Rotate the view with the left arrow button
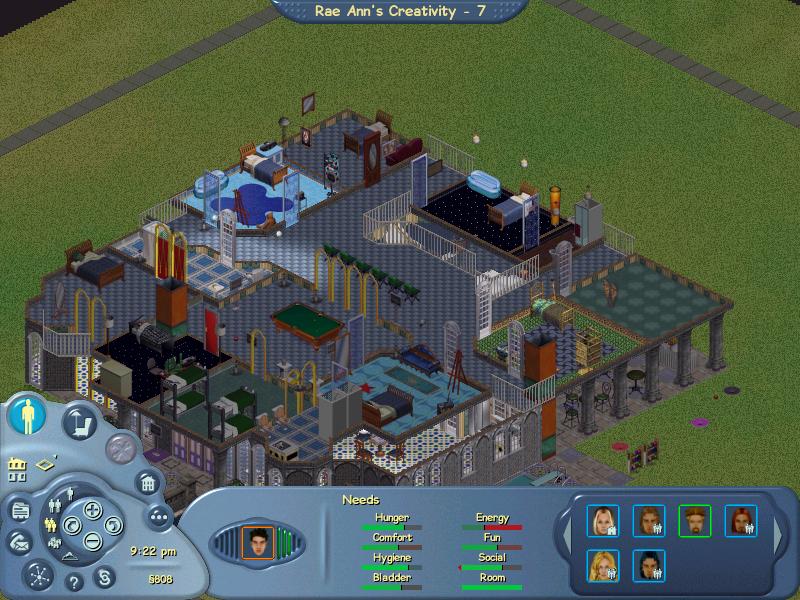Viewport: 800px width, 600px height. pos(72,525)
